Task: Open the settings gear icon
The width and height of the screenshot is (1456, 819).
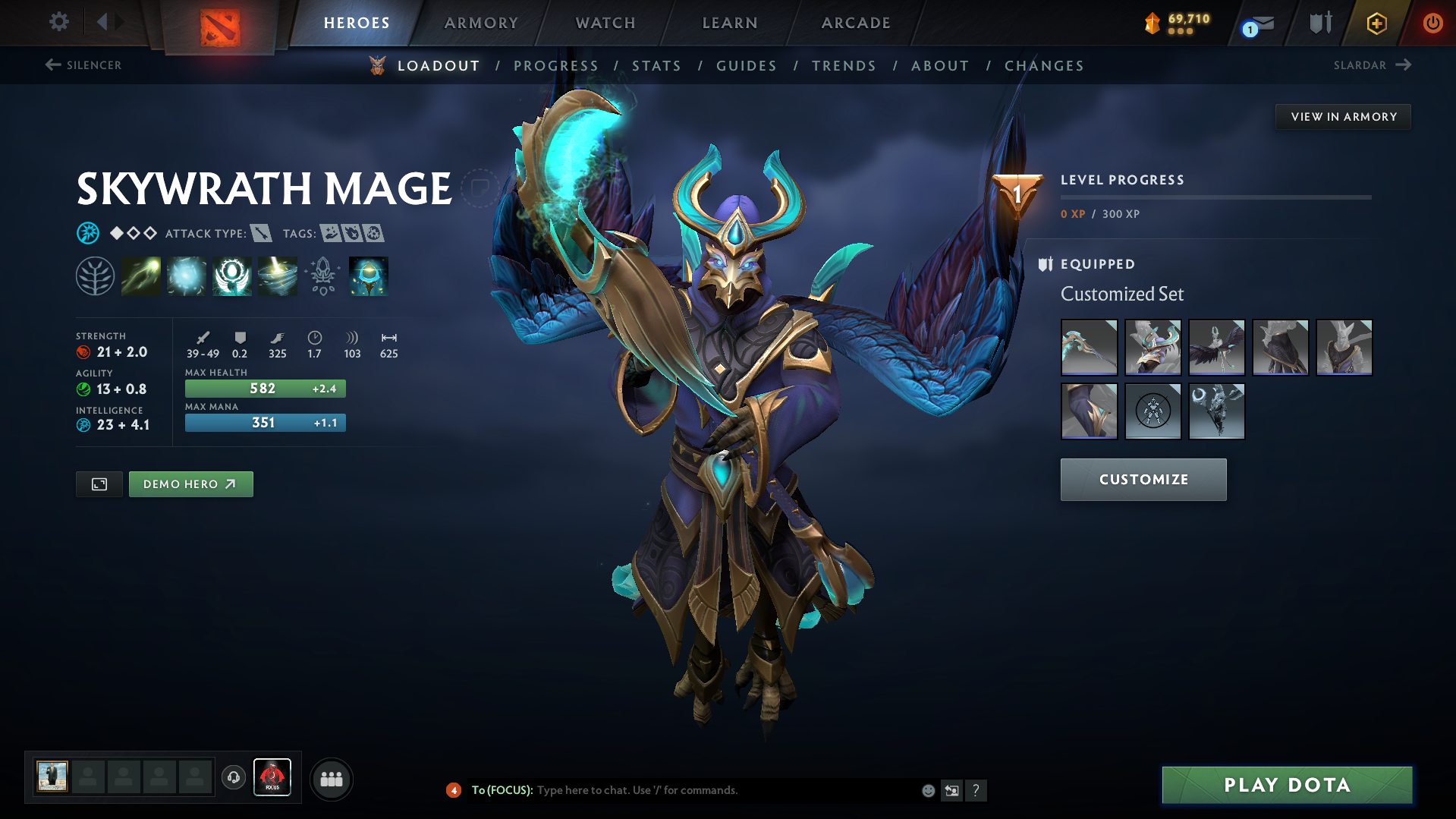Action: coord(58,22)
